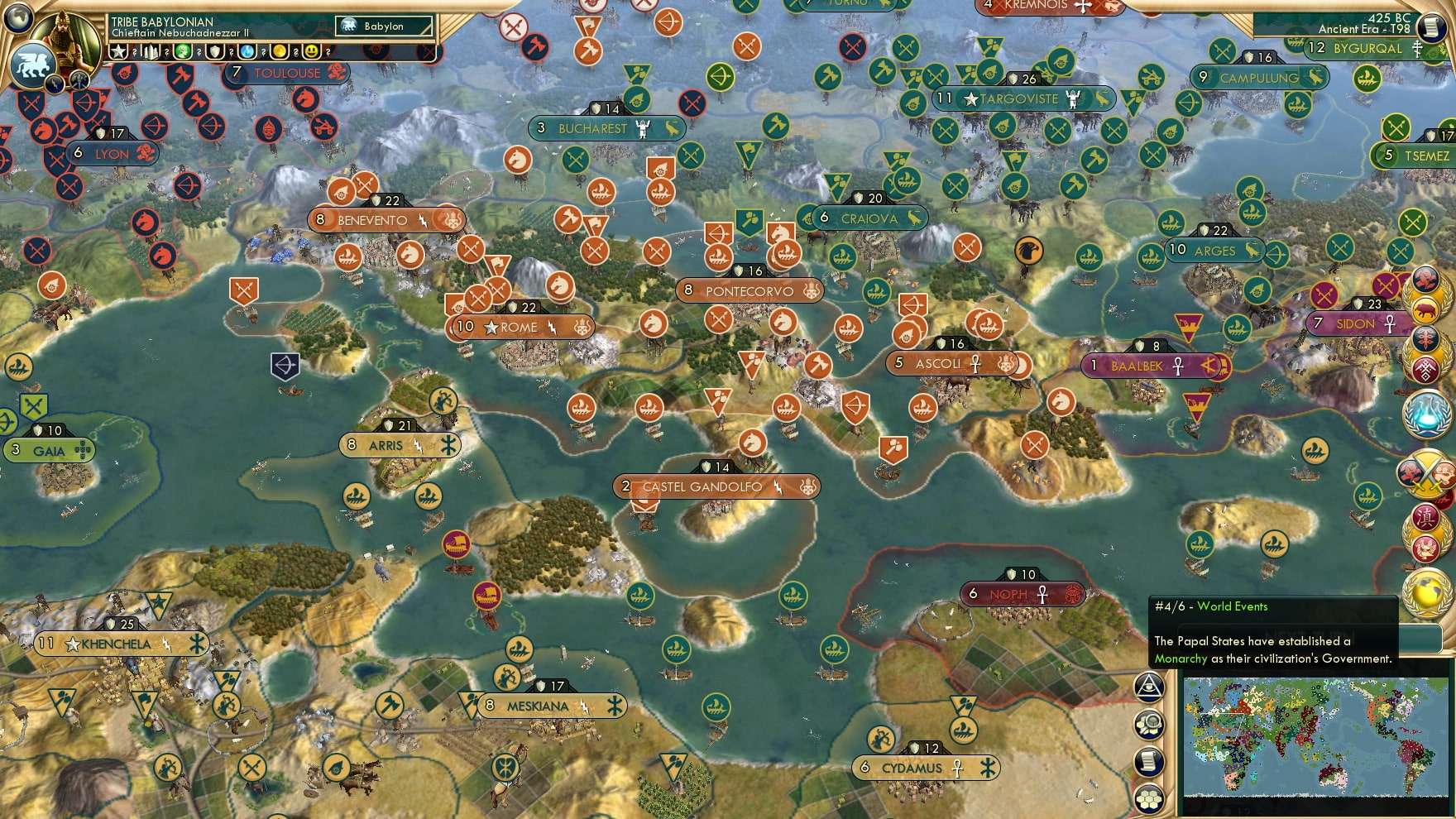The image size is (1456, 819).
Task: Toggle the gold coin indicator in the top bar
Action: tap(278, 51)
